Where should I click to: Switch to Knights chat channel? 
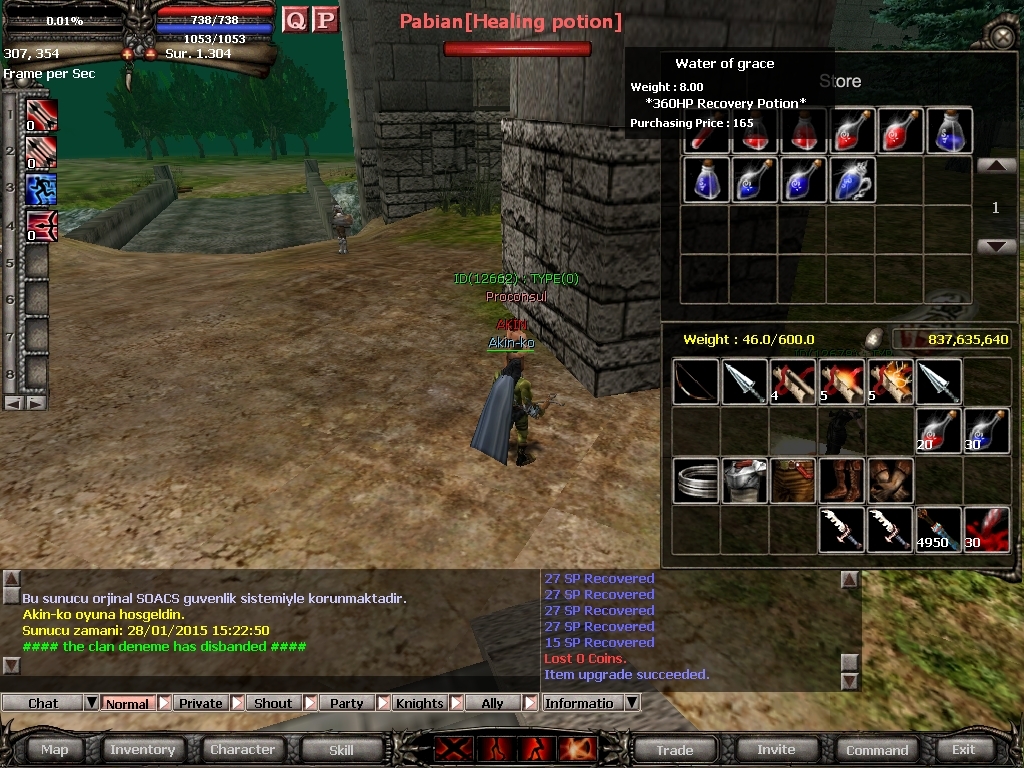[x=419, y=703]
